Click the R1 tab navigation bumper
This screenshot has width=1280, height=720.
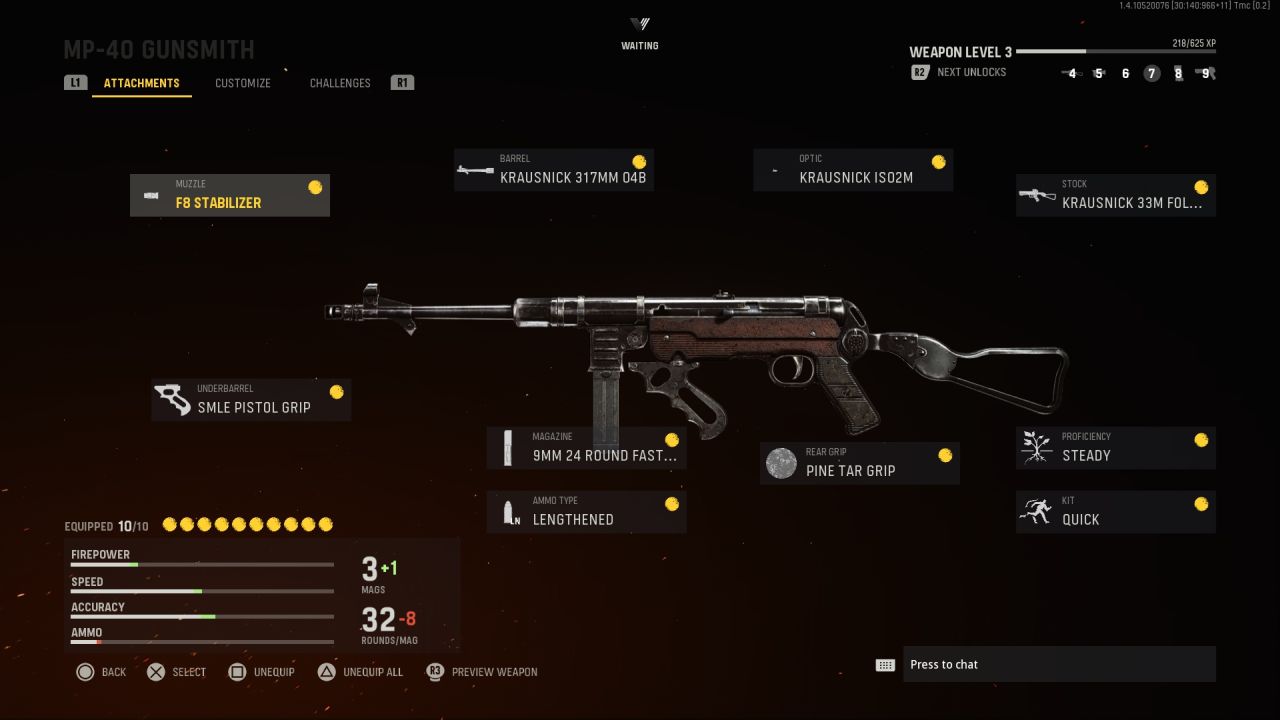(x=402, y=83)
